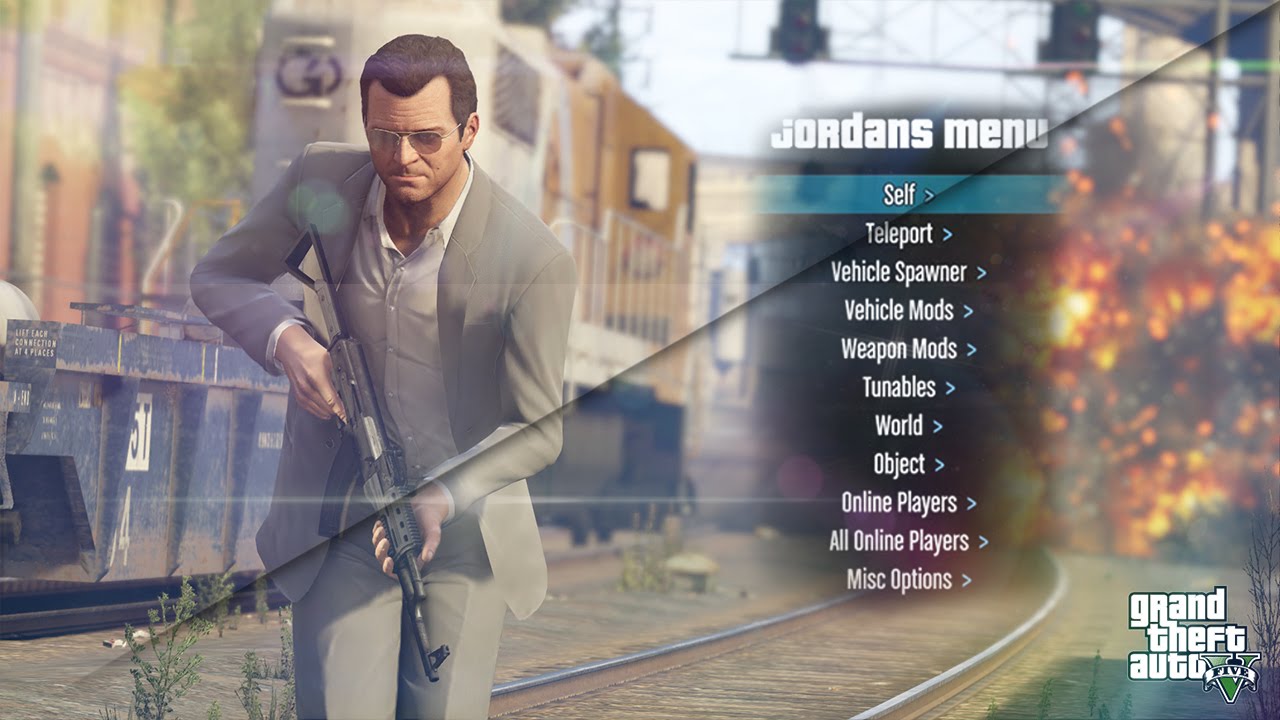Select Tunables from the menu
The height and width of the screenshot is (720, 1280).
[x=907, y=387]
